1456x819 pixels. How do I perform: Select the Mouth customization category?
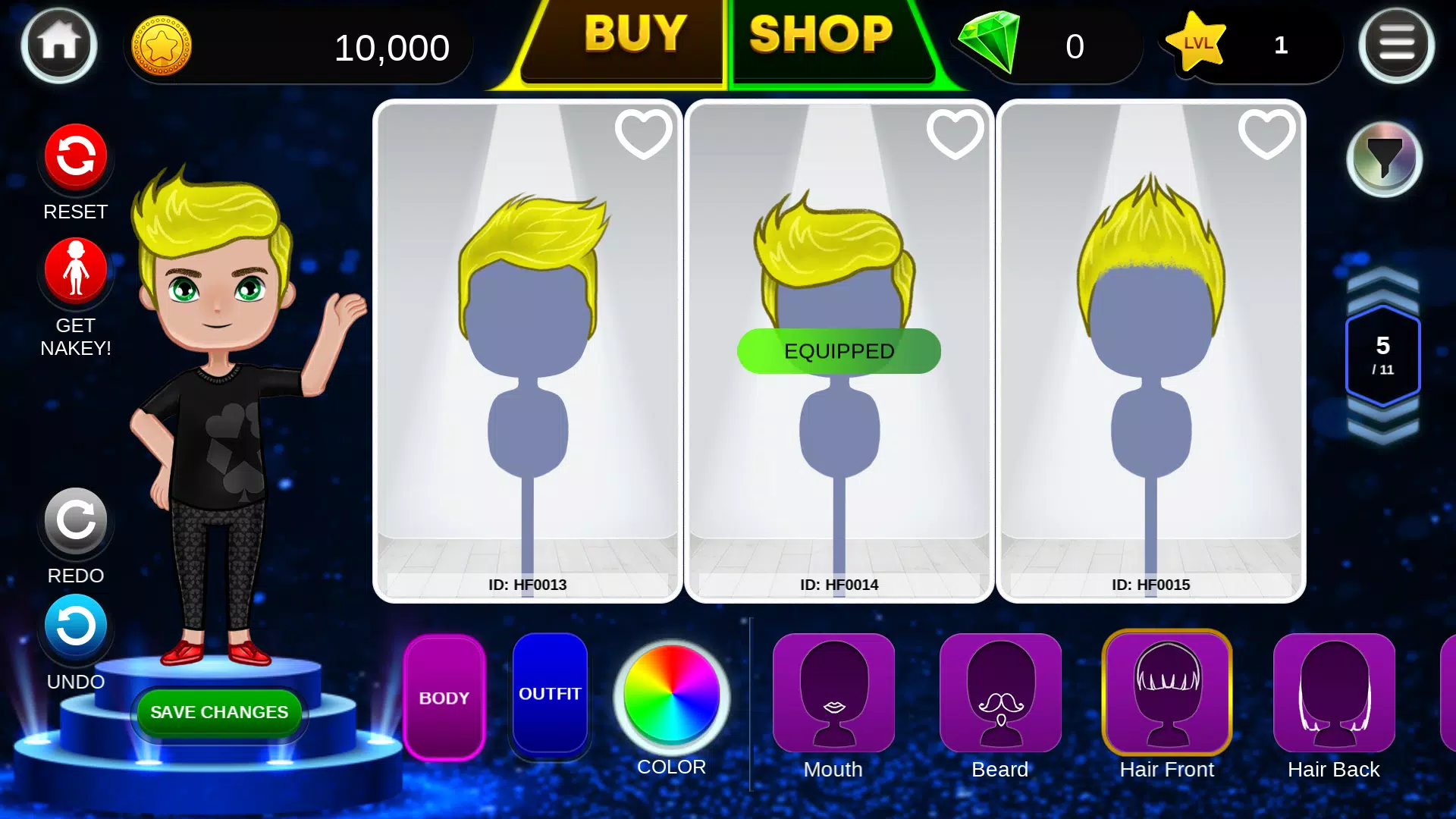(x=833, y=692)
